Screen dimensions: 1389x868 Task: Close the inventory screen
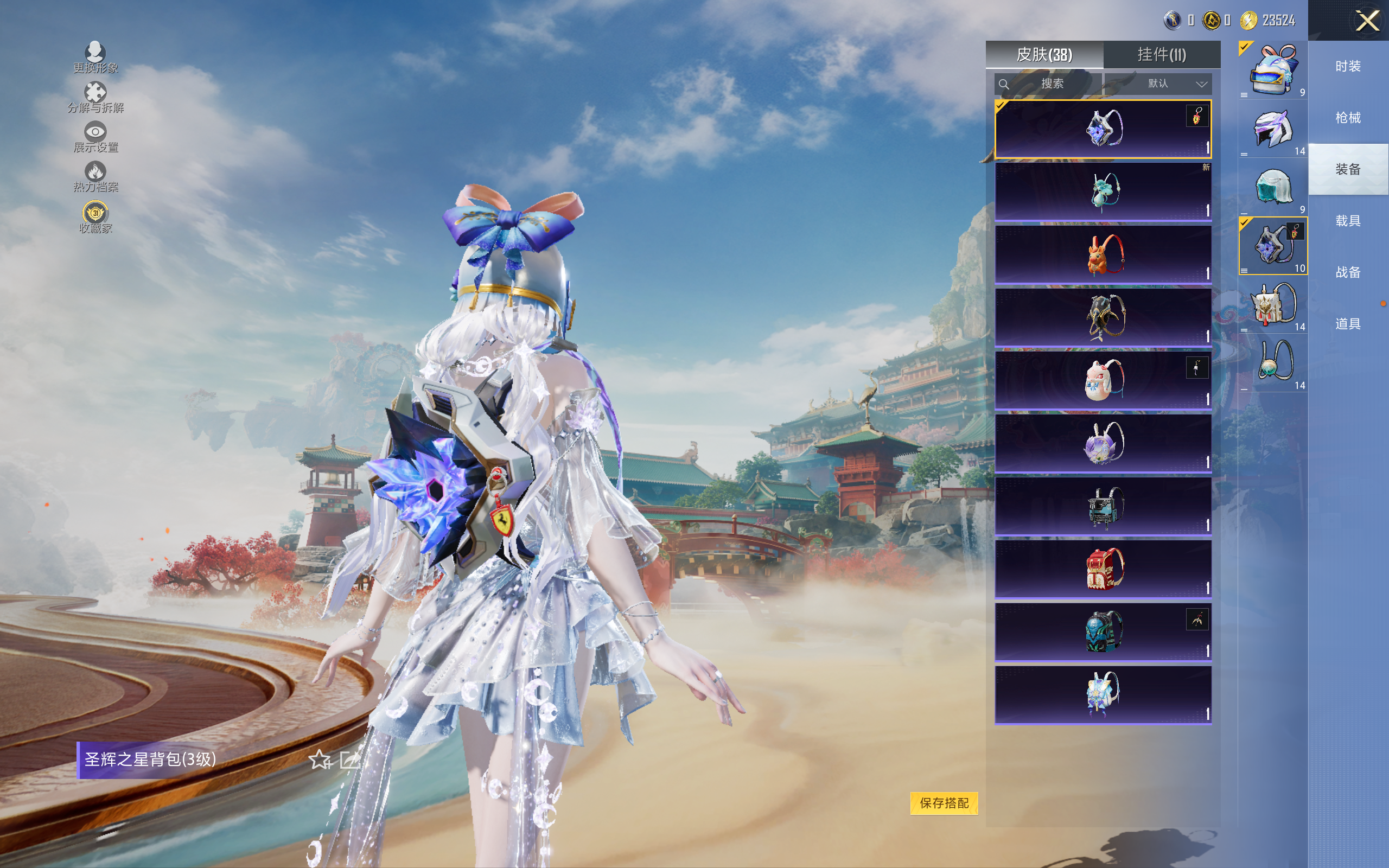[1367, 21]
